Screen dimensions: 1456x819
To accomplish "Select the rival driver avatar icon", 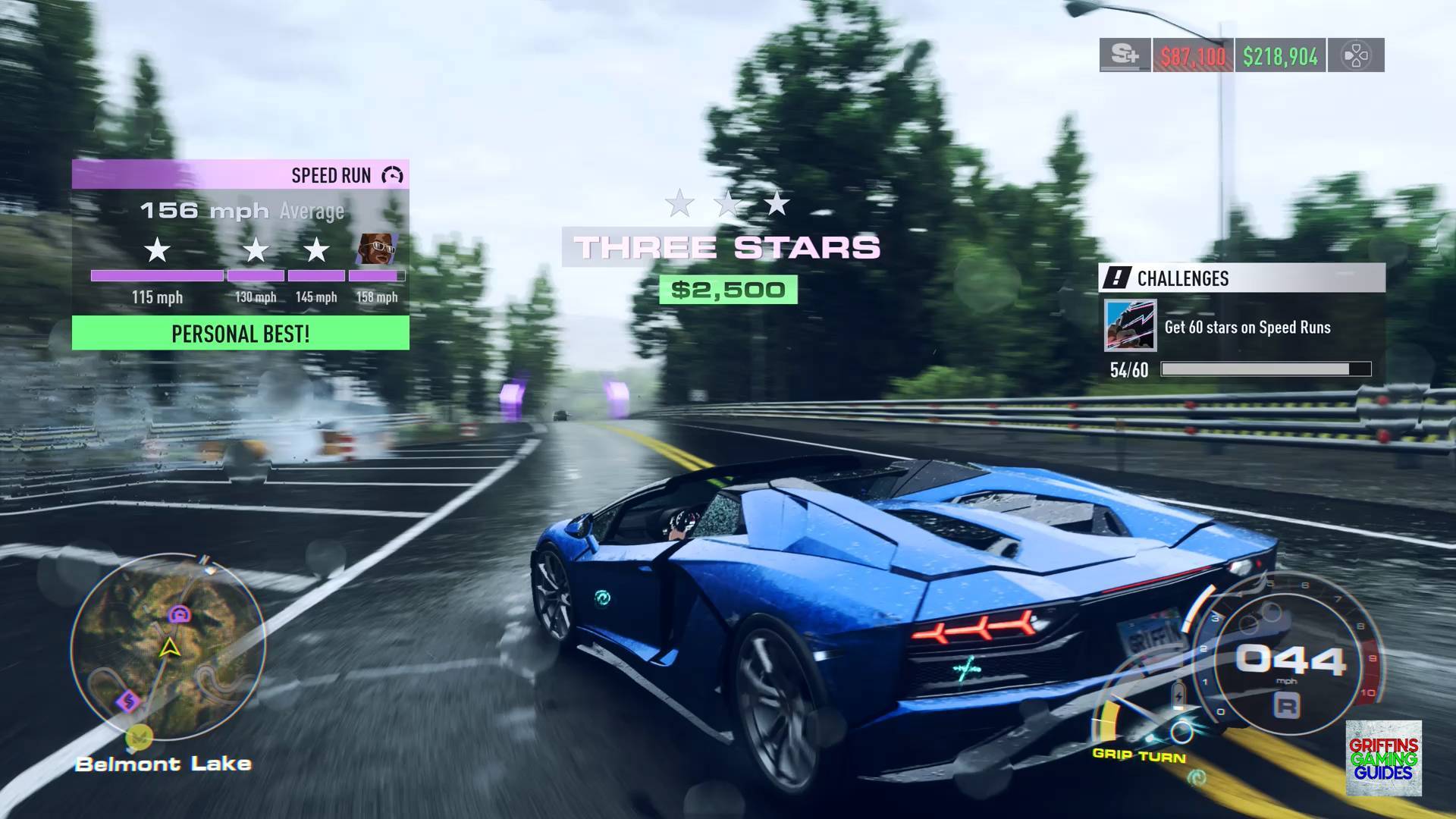I will (377, 249).
